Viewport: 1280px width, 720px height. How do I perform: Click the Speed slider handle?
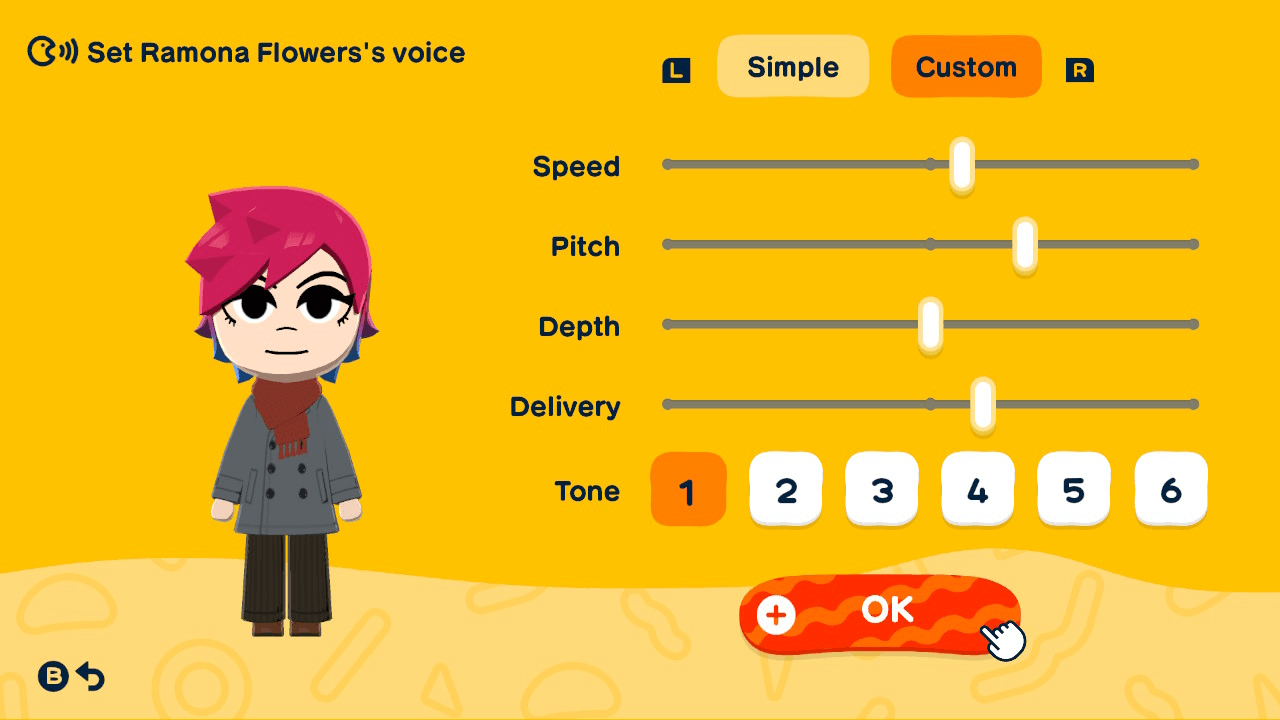click(960, 164)
